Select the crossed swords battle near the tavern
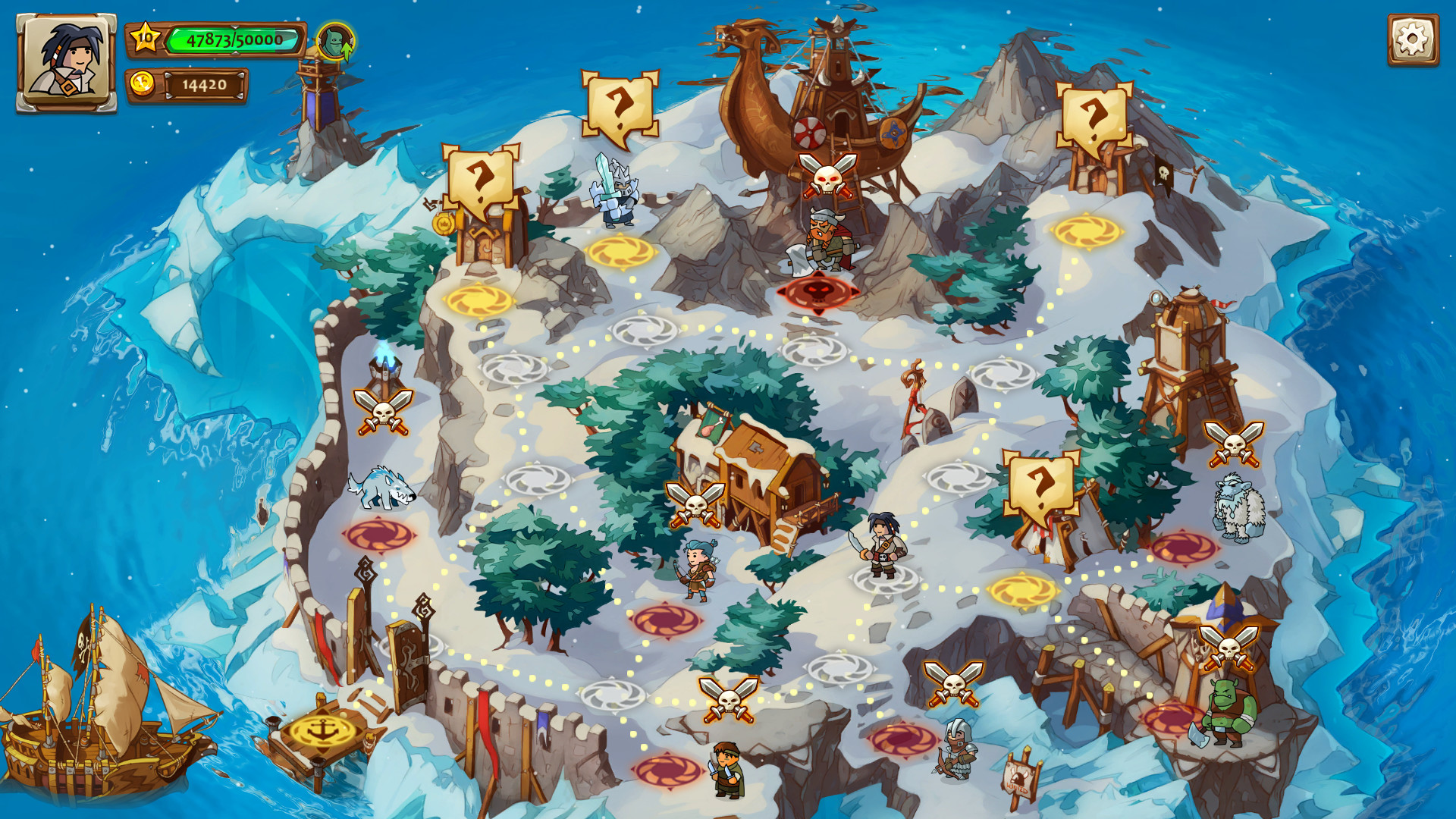Screen dimensions: 1456x819 [x=695, y=504]
